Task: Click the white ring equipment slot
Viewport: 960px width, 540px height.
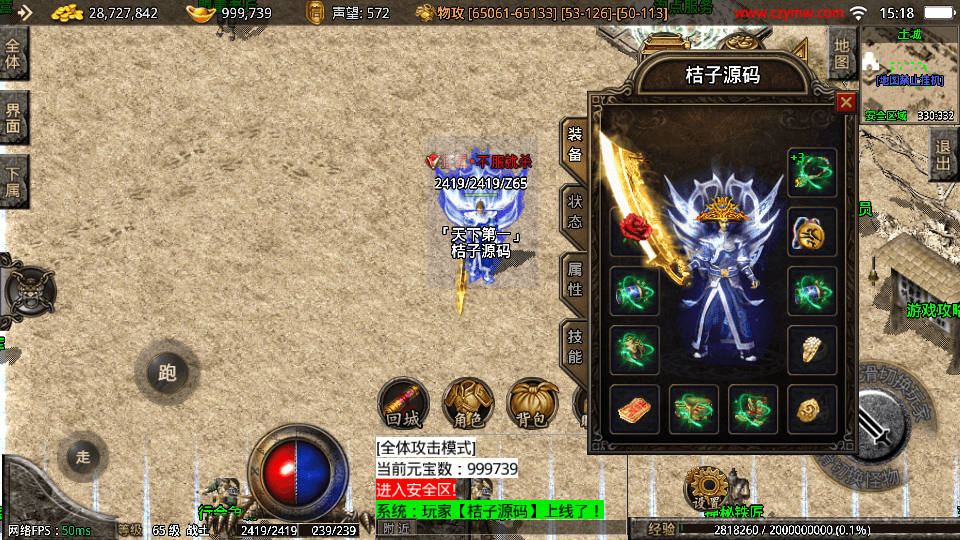Action: pyautogui.click(x=812, y=350)
